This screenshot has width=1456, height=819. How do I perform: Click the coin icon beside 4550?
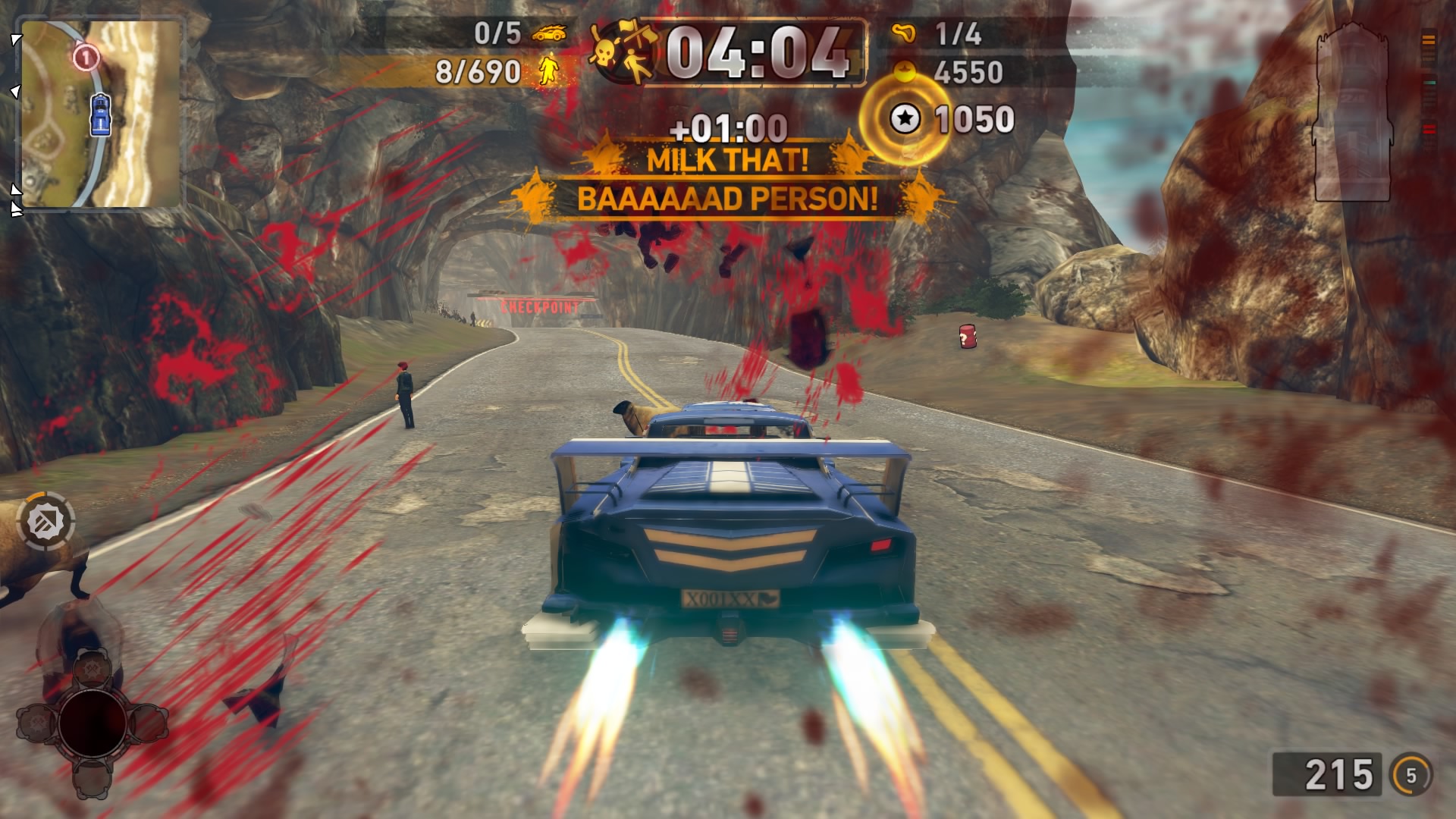click(x=905, y=70)
